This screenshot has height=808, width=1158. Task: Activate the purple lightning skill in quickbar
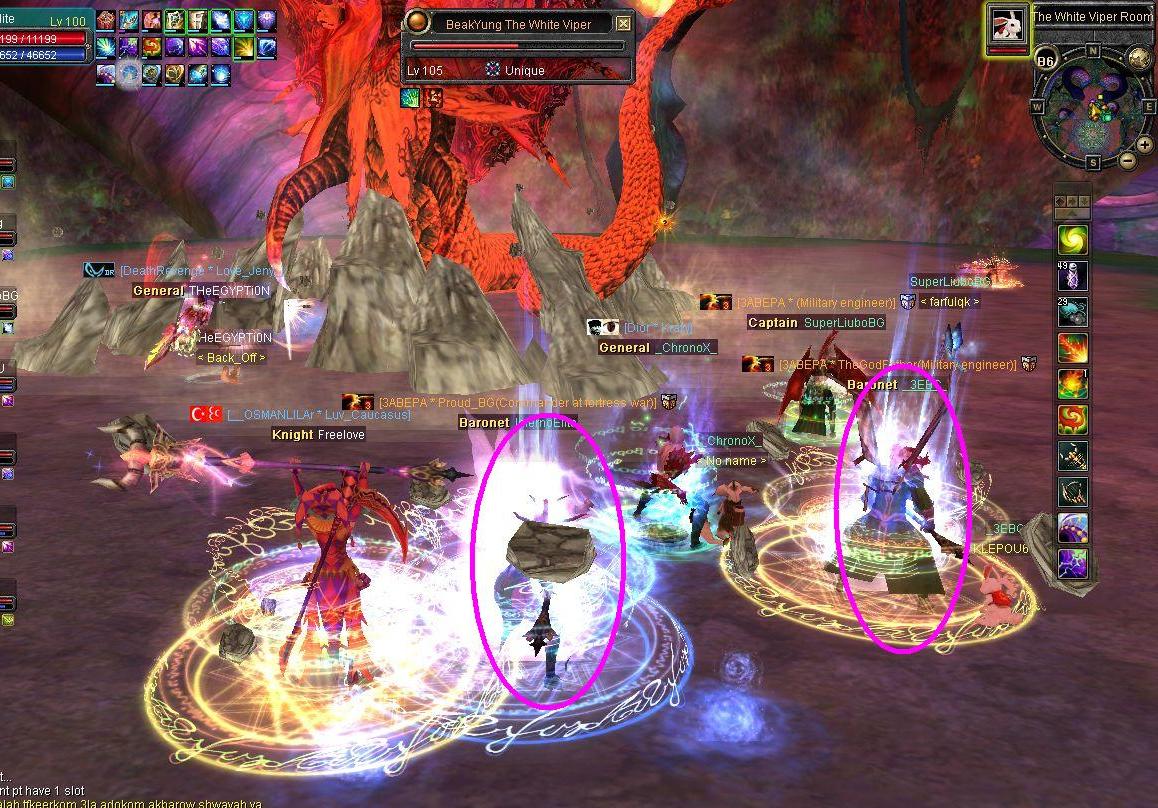click(x=1073, y=562)
